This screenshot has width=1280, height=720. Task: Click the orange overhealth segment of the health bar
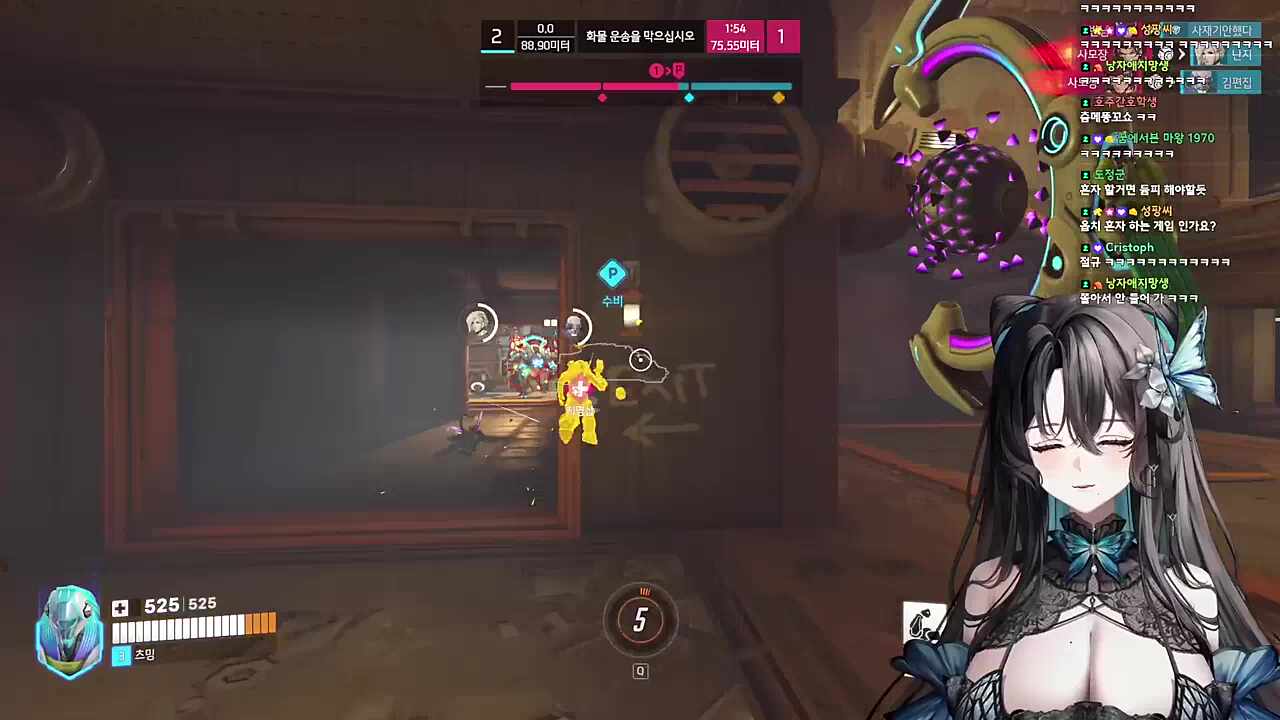point(262,624)
